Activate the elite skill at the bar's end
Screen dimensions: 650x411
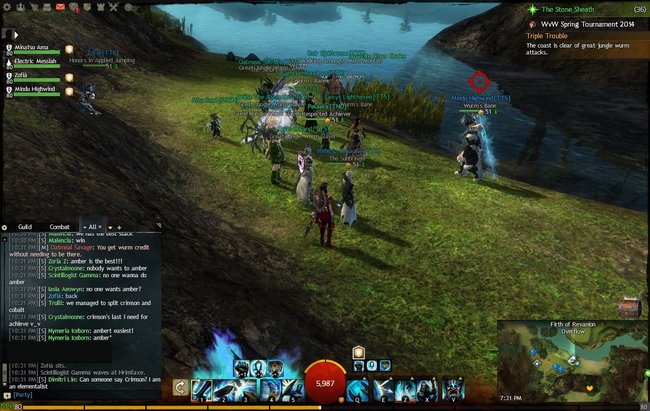453,388
